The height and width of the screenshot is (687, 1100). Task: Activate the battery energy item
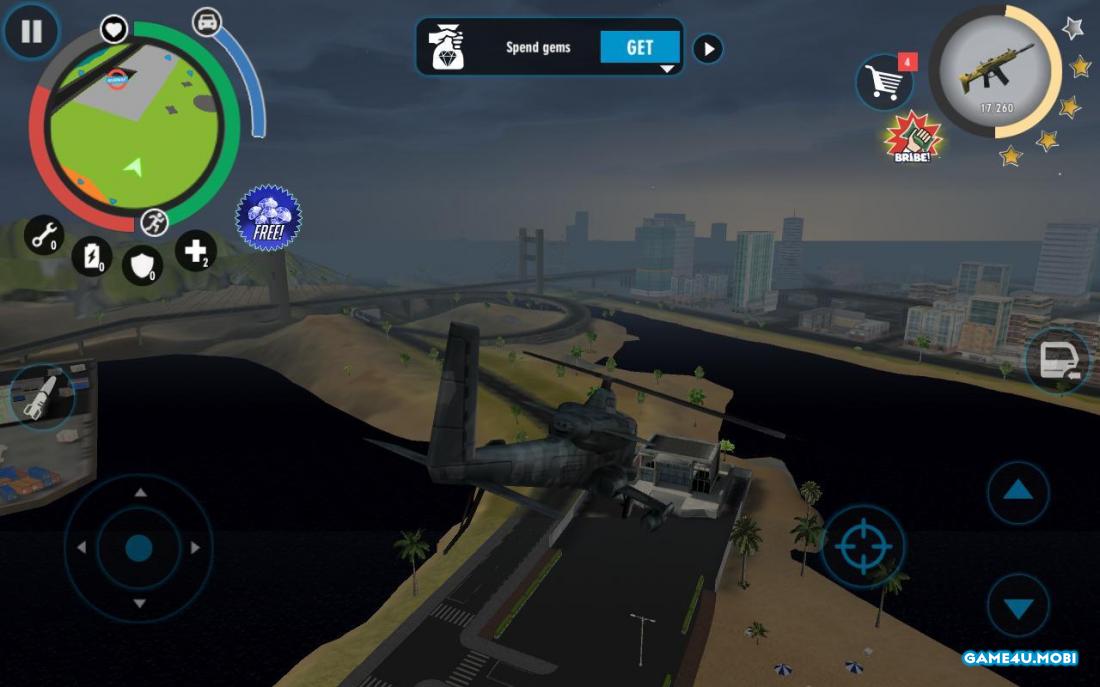tap(92, 256)
